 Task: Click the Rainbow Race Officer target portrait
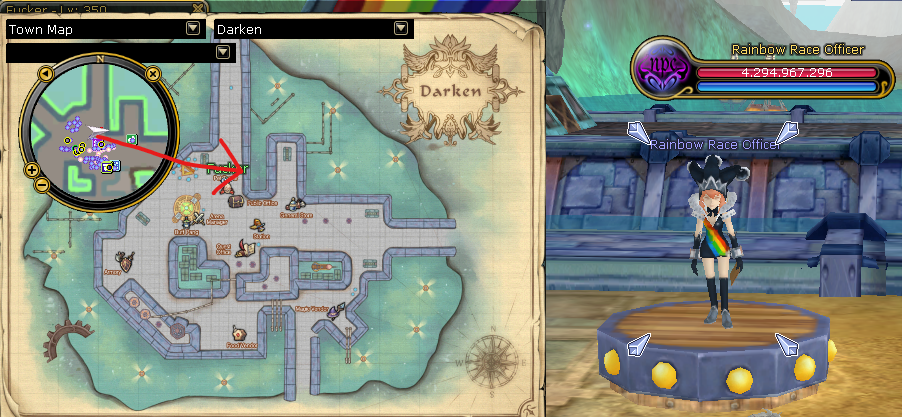click(663, 73)
